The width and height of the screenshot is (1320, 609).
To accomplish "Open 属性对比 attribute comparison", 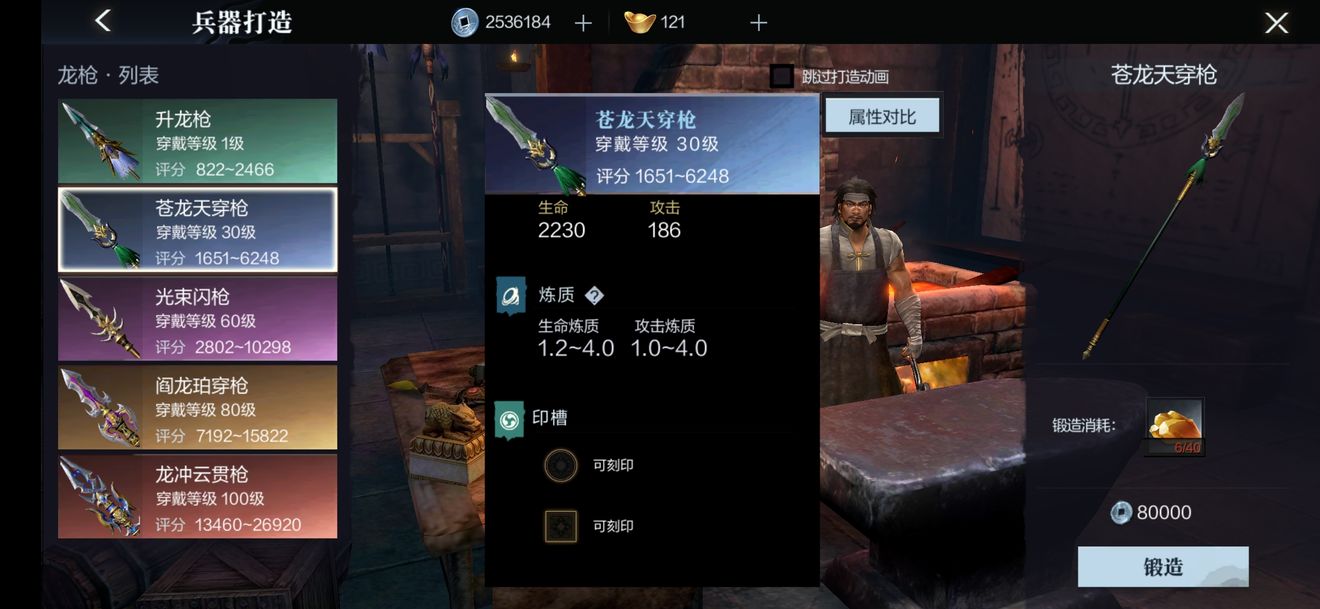I will [882, 117].
